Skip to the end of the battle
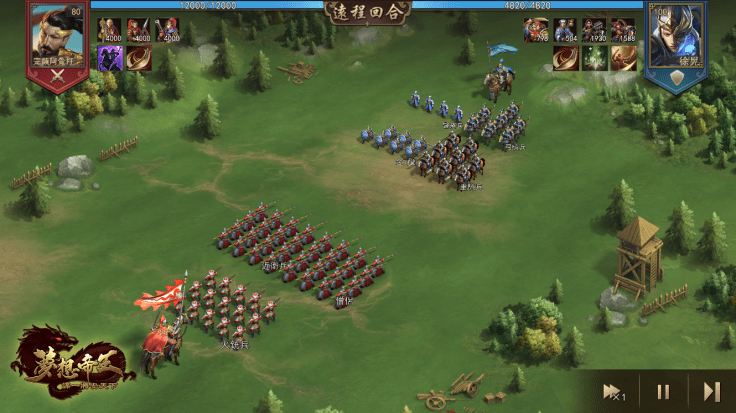This screenshot has width=736, height=413. [x=711, y=391]
